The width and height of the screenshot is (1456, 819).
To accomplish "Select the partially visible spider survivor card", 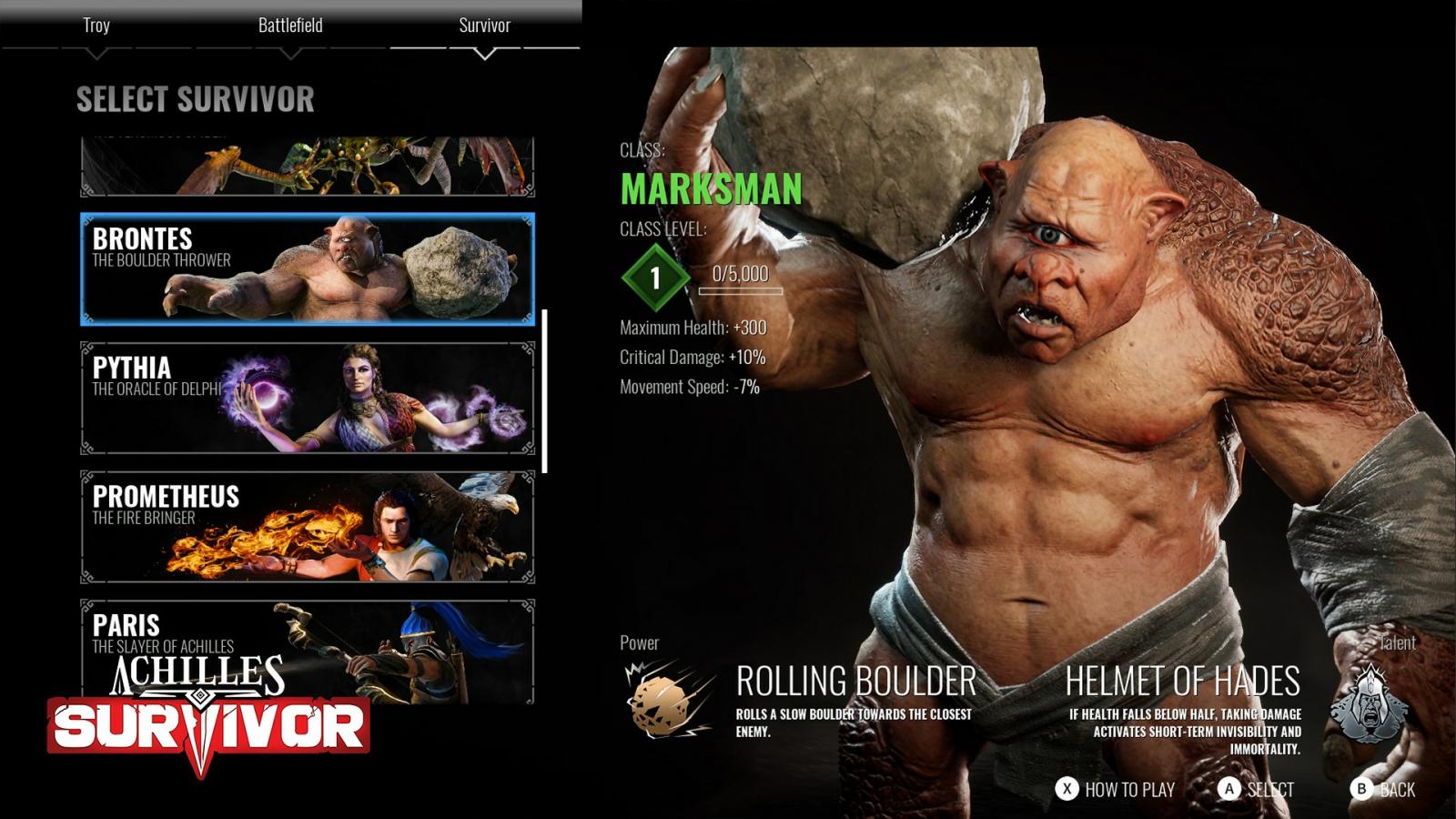I will 308,167.
